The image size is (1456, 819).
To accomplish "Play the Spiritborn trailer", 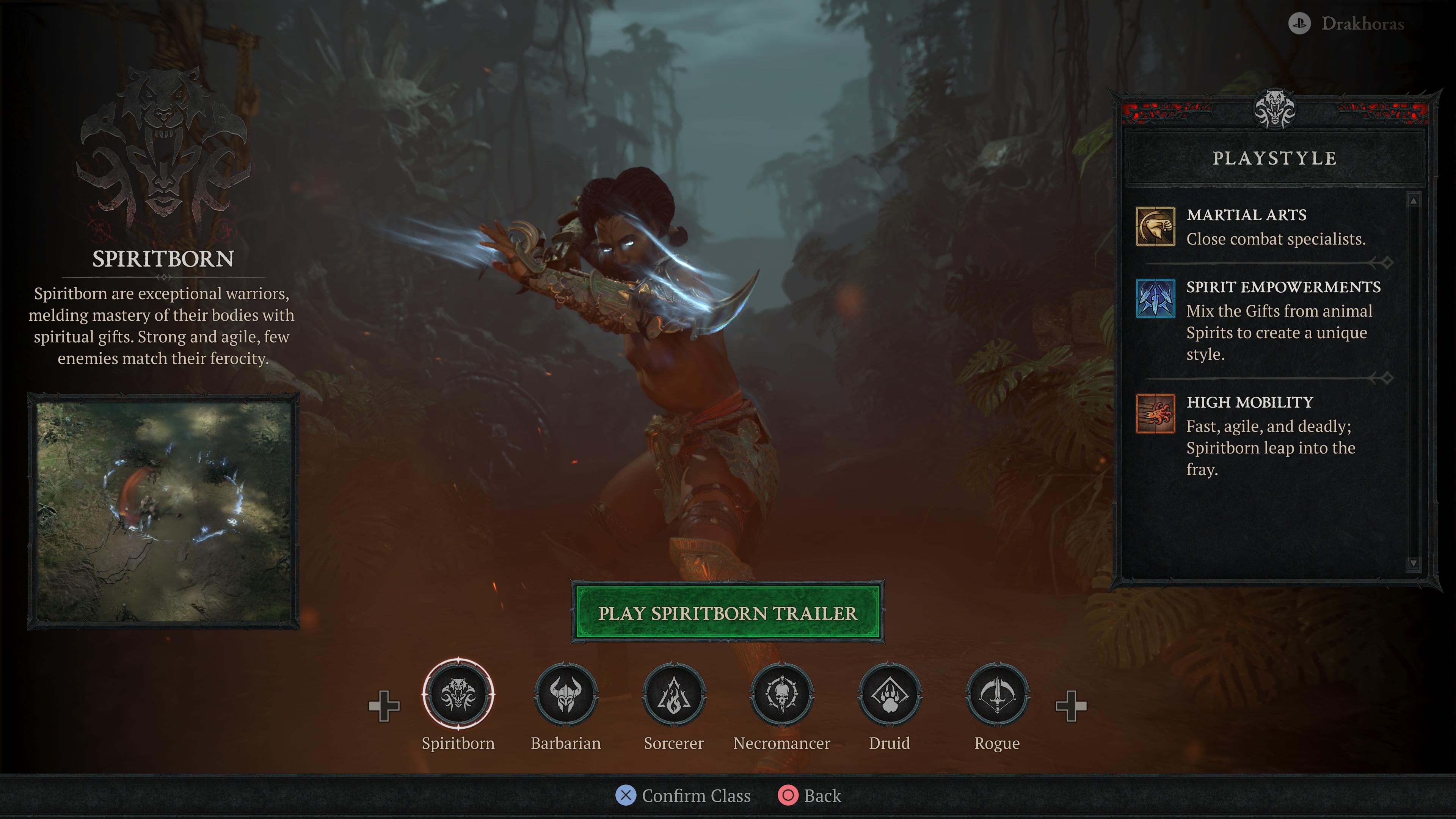I will coord(728,613).
